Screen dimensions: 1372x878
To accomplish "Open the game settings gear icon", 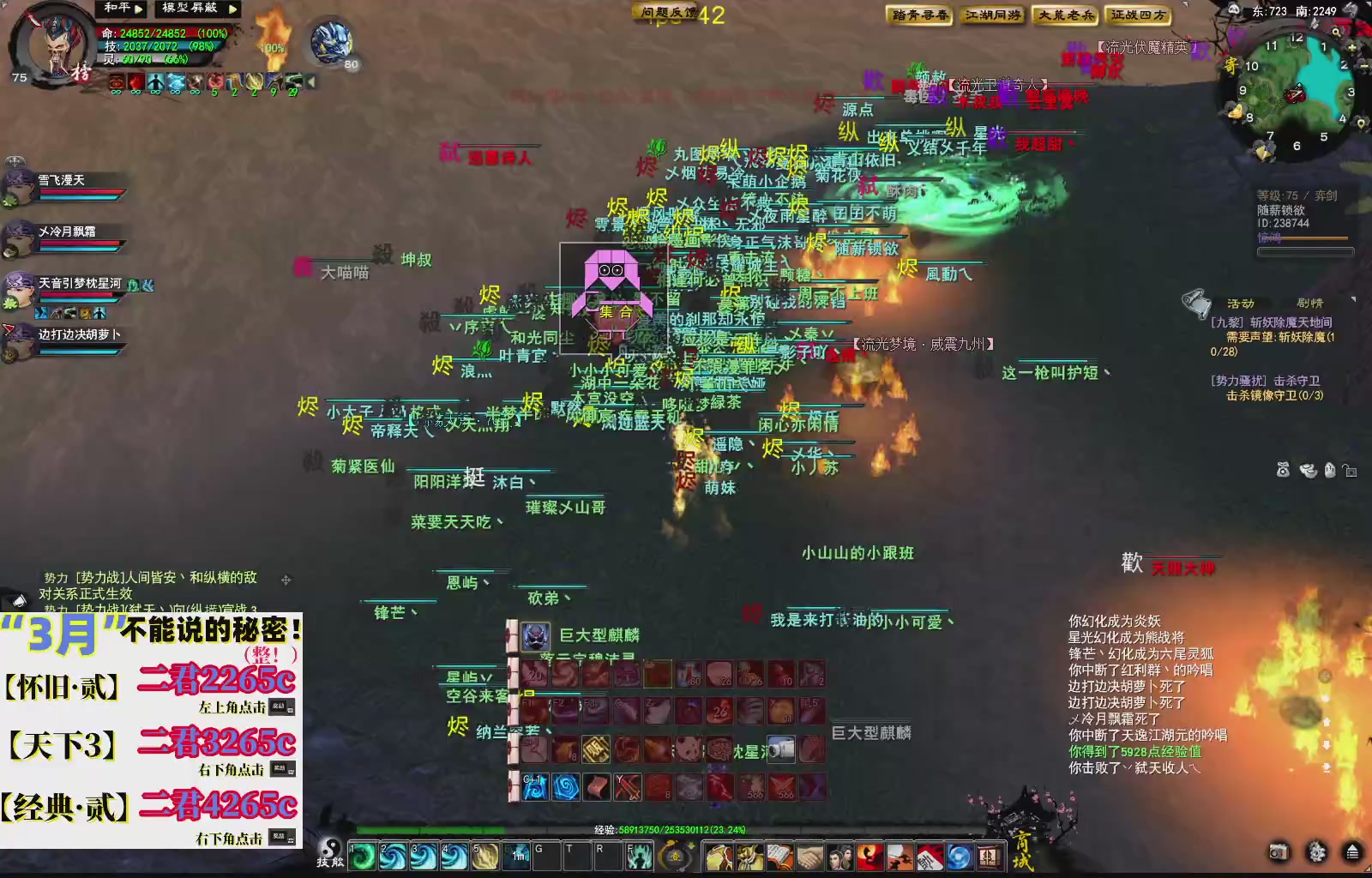I will pyautogui.click(x=1315, y=852).
